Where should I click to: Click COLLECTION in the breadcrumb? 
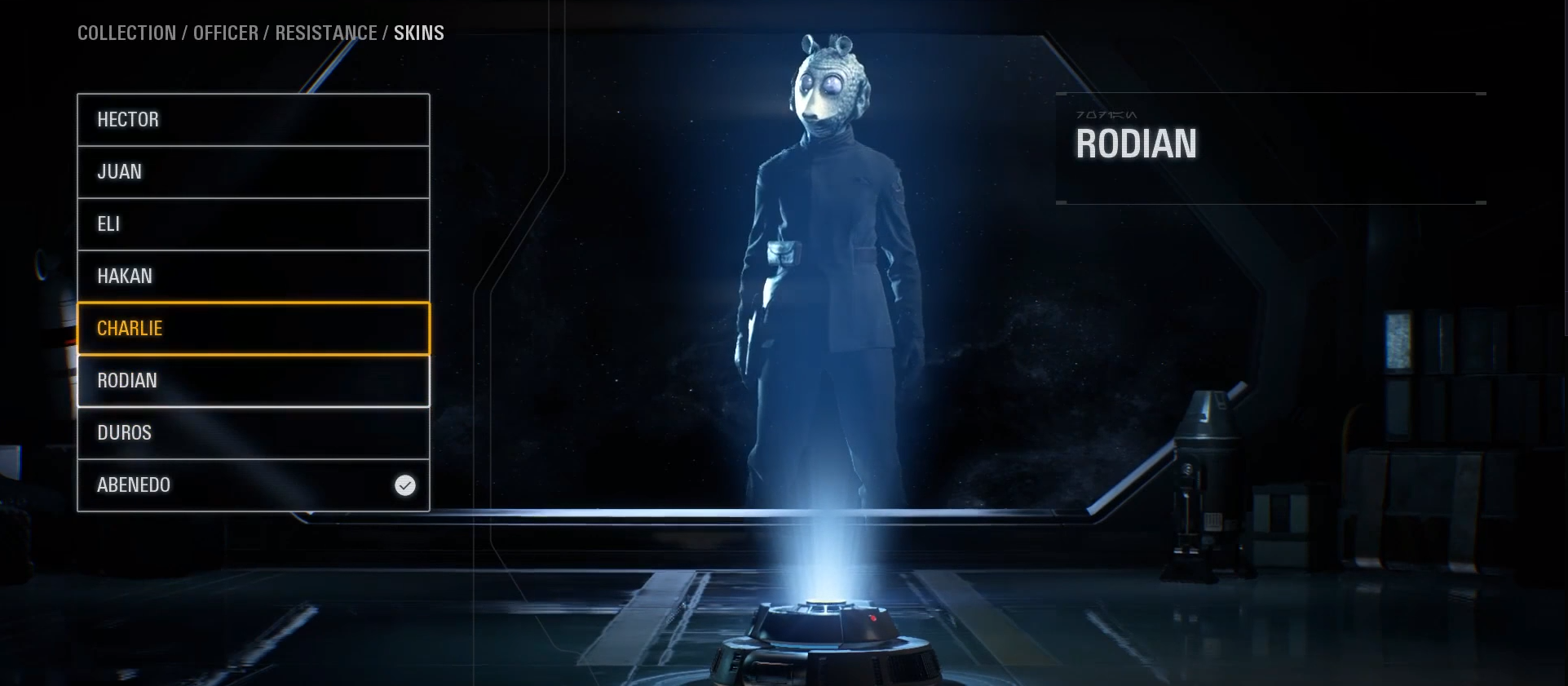point(126,33)
